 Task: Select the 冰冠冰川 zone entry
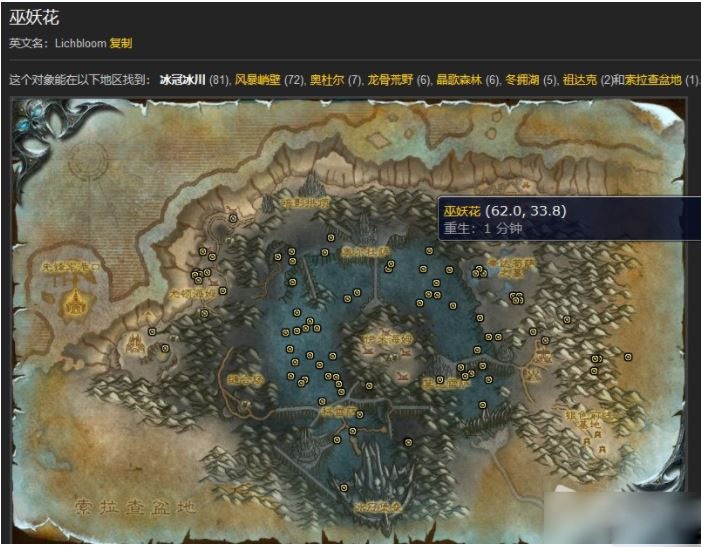[x=182, y=78]
